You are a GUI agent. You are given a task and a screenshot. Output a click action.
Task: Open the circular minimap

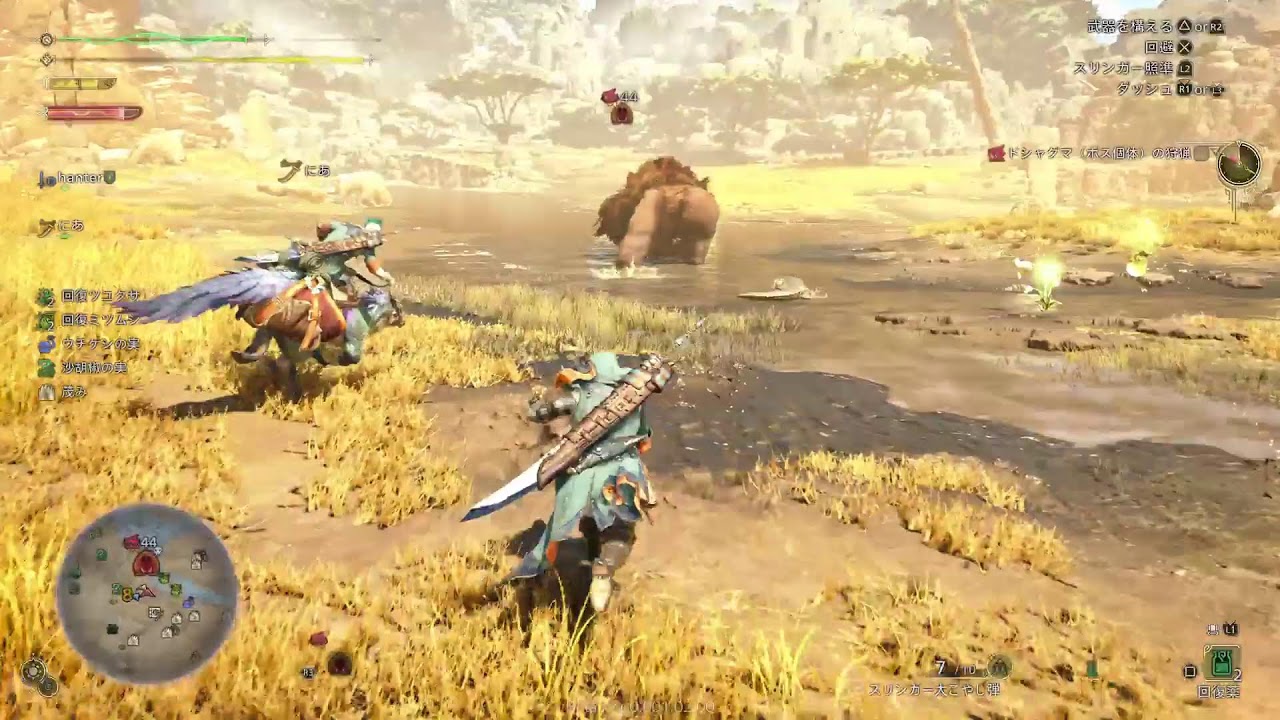click(x=146, y=592)
